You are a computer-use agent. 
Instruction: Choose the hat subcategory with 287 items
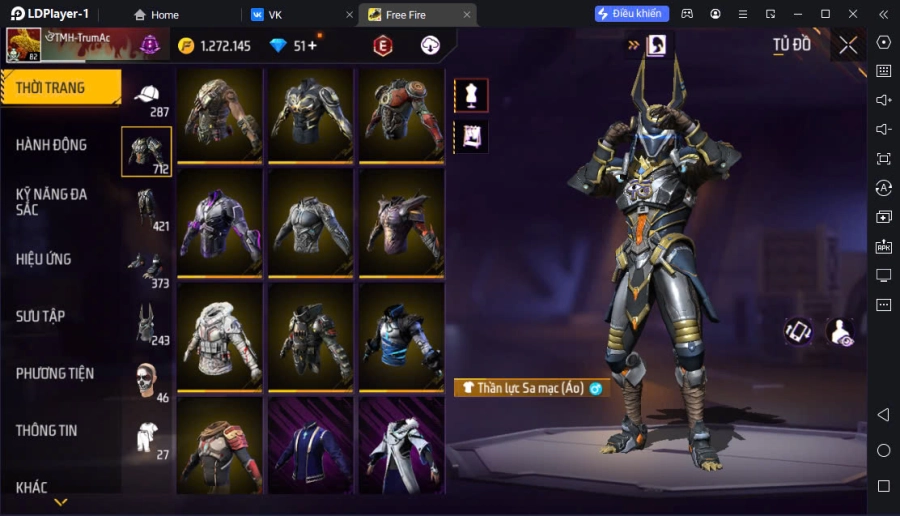pos(147,97)
